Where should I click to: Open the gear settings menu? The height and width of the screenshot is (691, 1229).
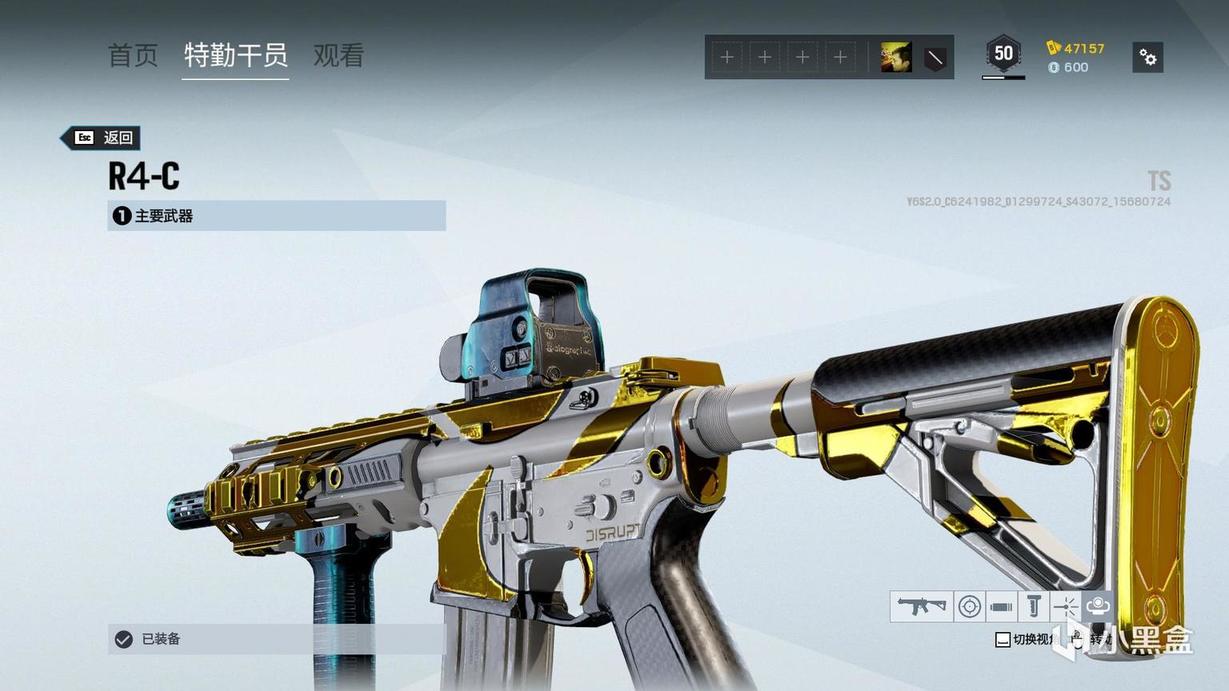1148,58
